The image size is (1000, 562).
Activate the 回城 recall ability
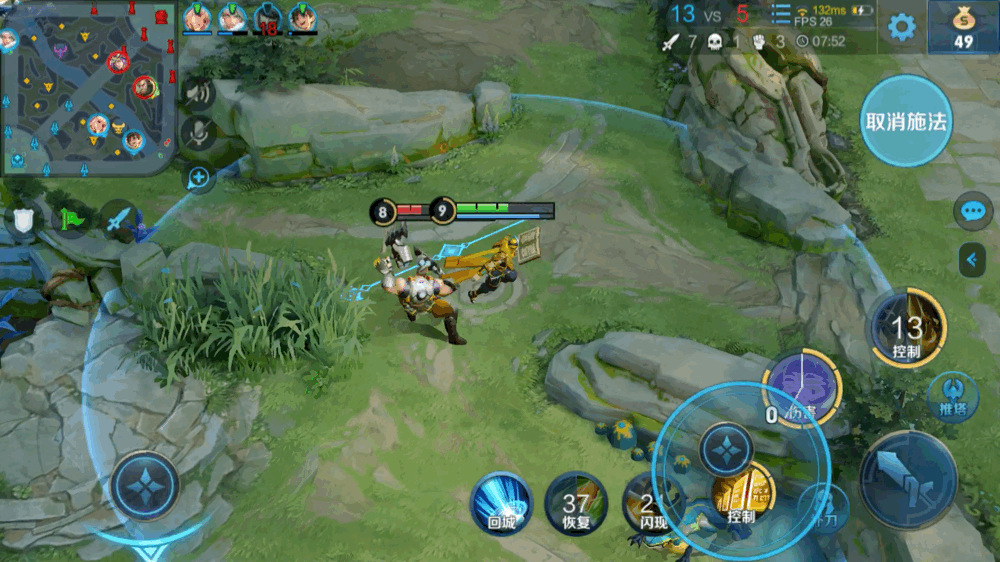point(501,503)
